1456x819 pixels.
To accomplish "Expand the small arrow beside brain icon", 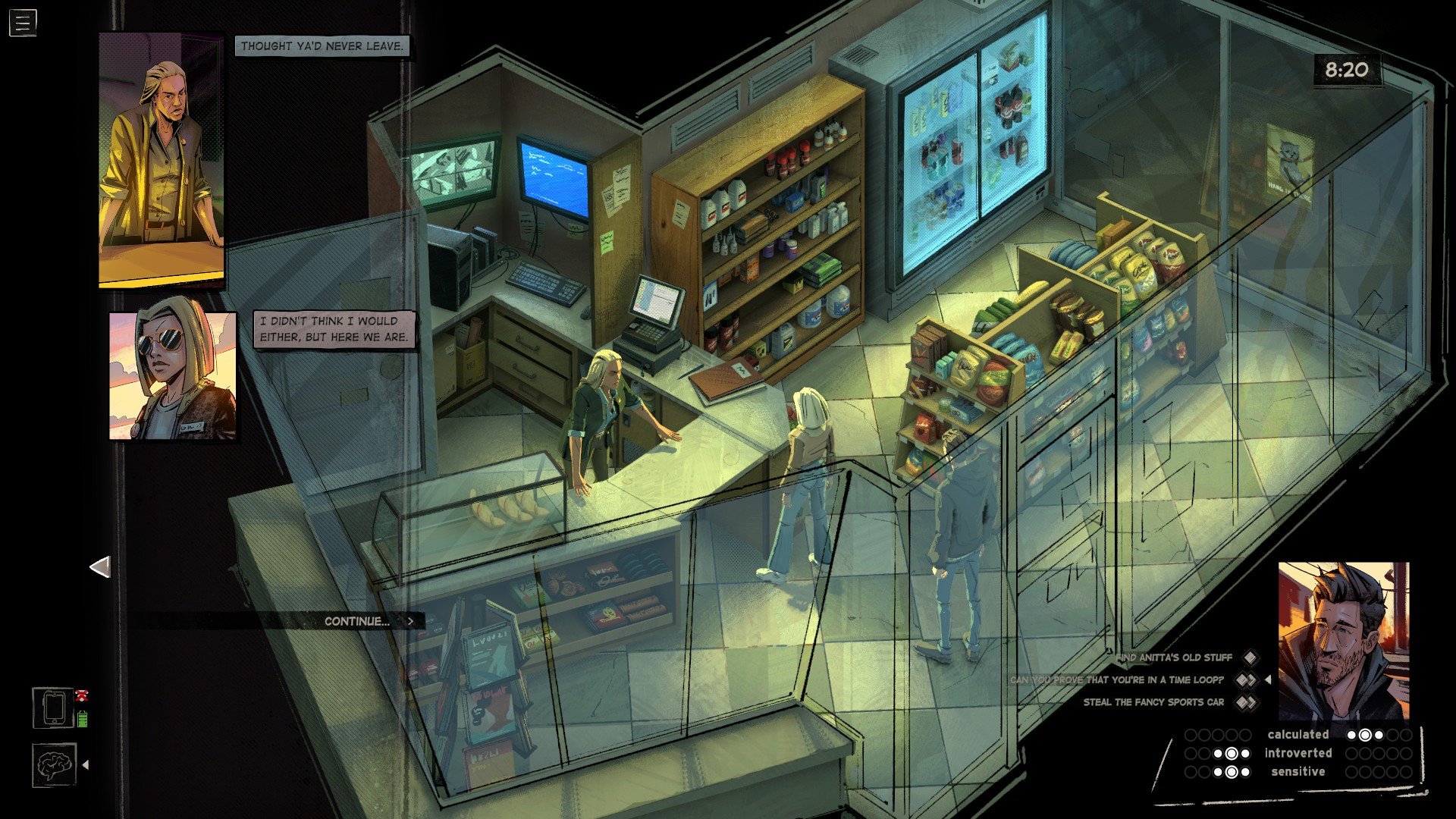I will tap(86, 765).
